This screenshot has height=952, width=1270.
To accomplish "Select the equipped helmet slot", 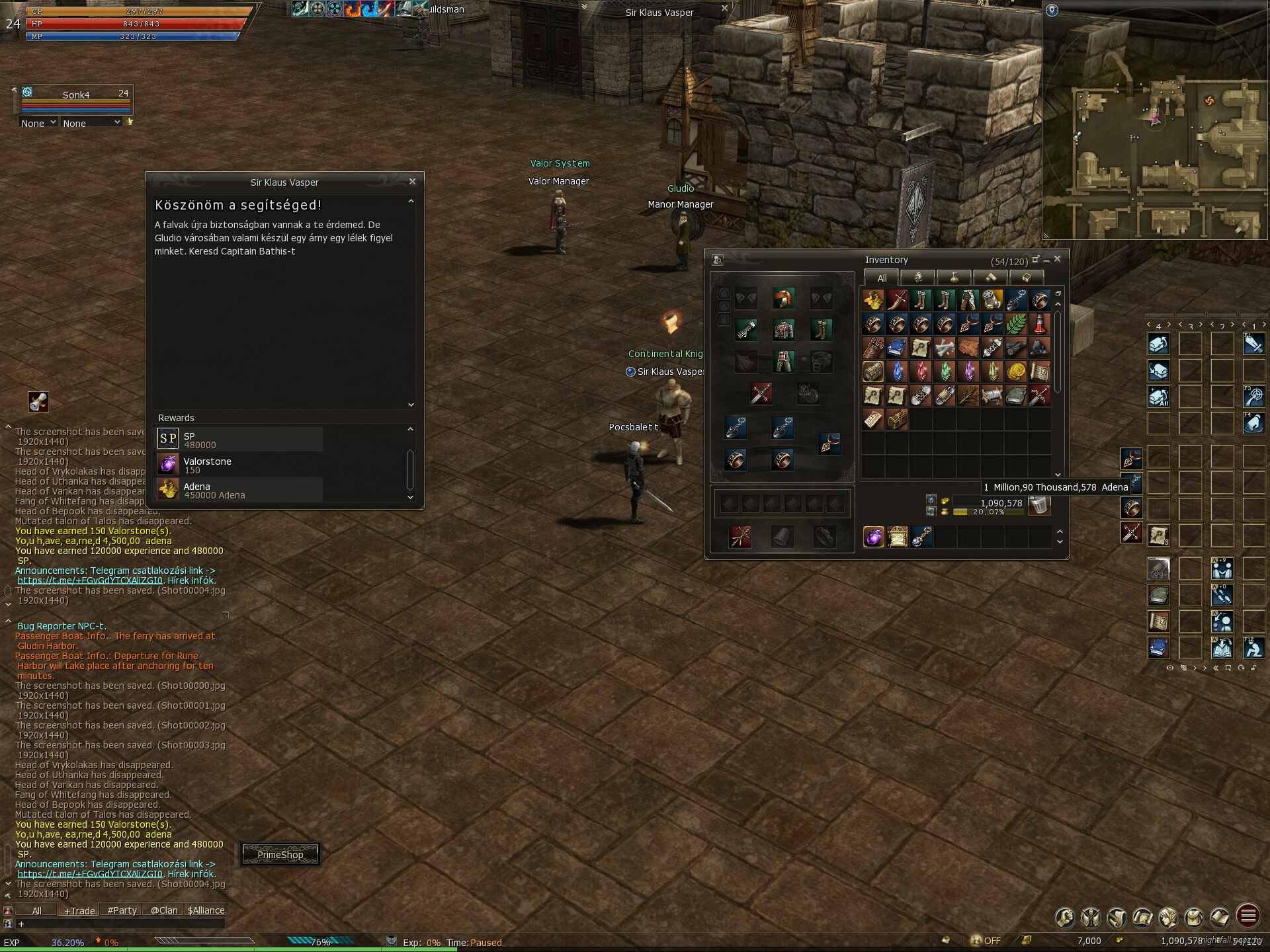I will (x=783, y=299).
